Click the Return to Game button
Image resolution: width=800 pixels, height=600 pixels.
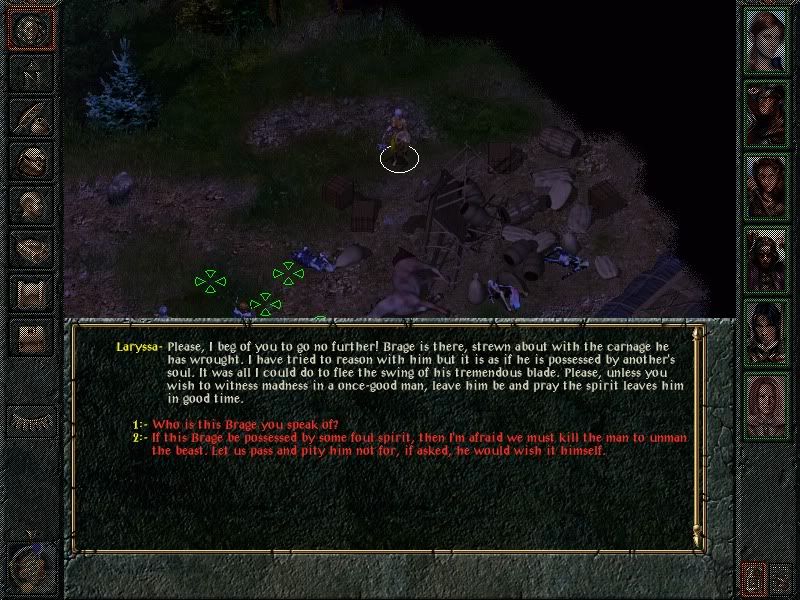(x=31, y=30)
